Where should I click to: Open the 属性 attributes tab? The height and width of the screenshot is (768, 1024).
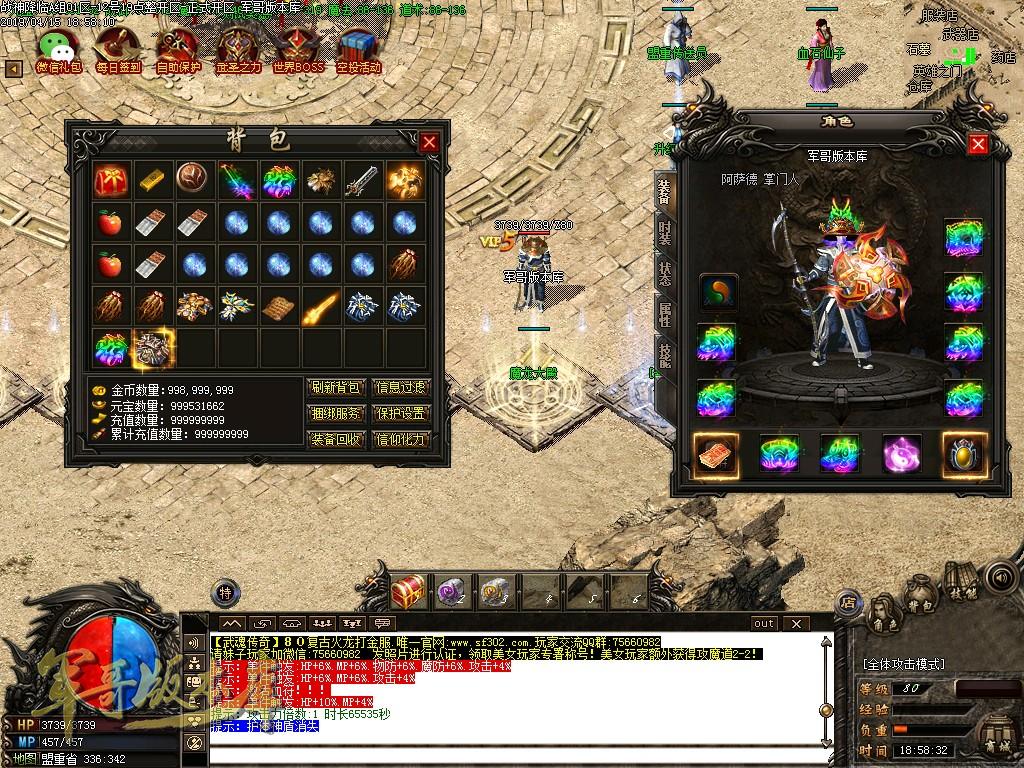[x=664, y=315]
